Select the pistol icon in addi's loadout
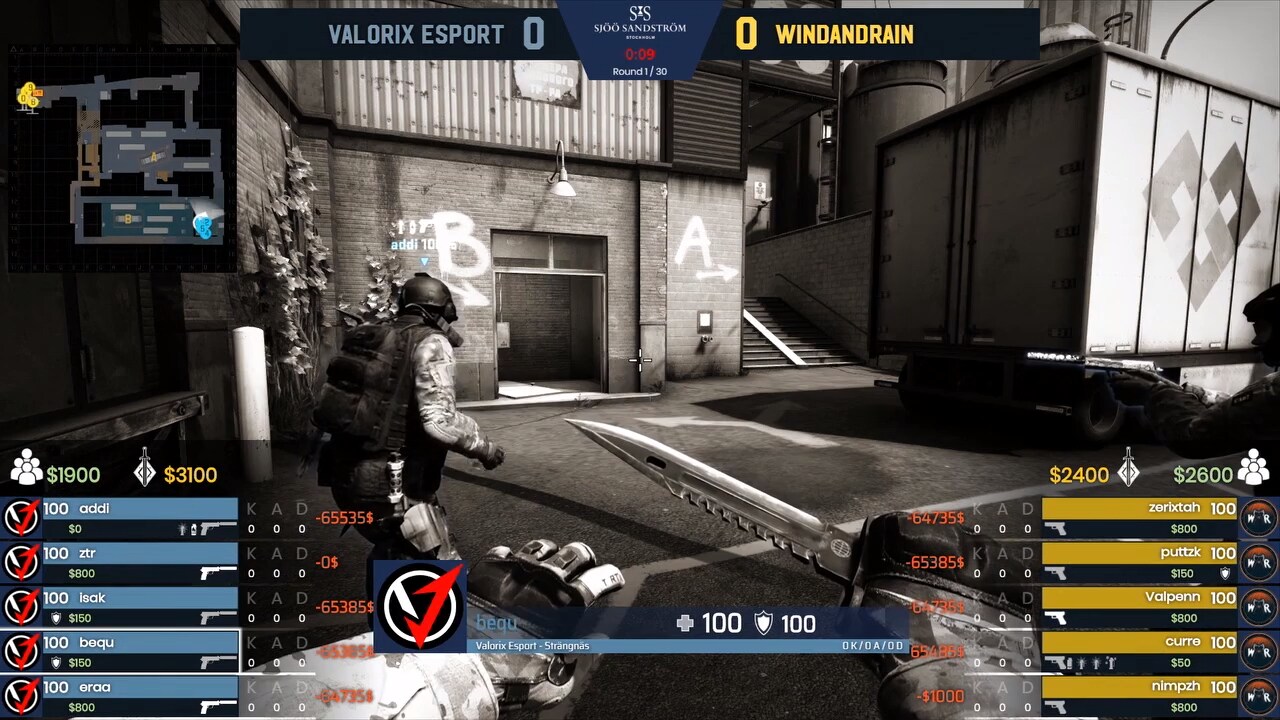Image resolution: width=1280 pixels, height=720 pixels. [x=214, y=528]
